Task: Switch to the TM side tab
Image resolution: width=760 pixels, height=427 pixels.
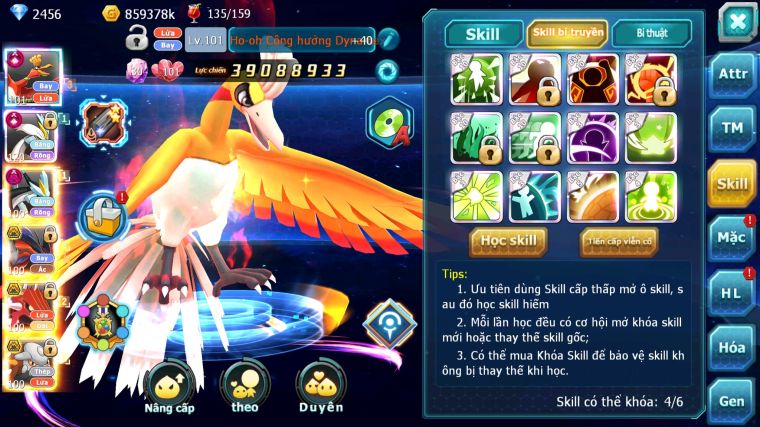Action: pos(732,127)
